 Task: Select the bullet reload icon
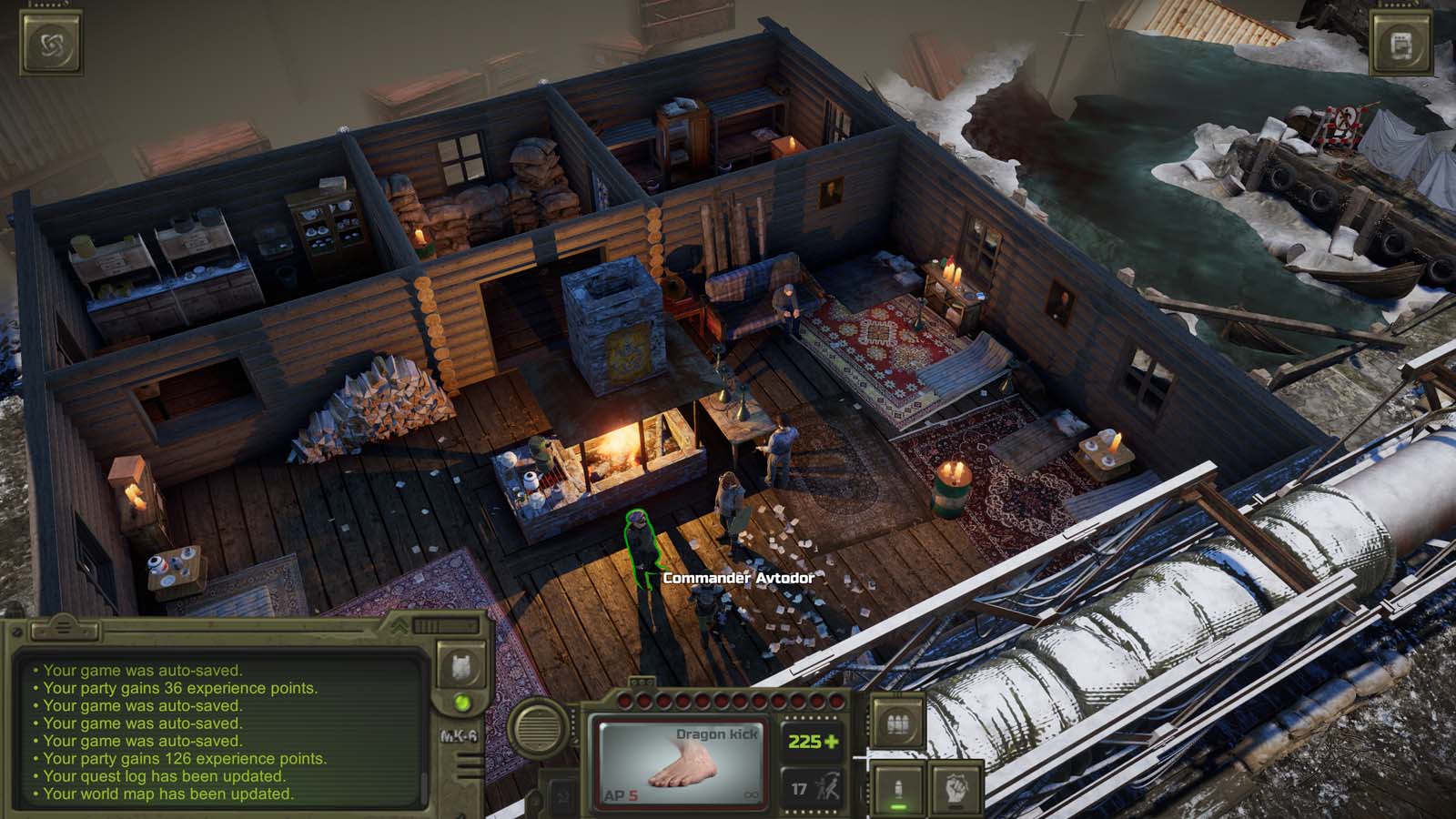896,789
